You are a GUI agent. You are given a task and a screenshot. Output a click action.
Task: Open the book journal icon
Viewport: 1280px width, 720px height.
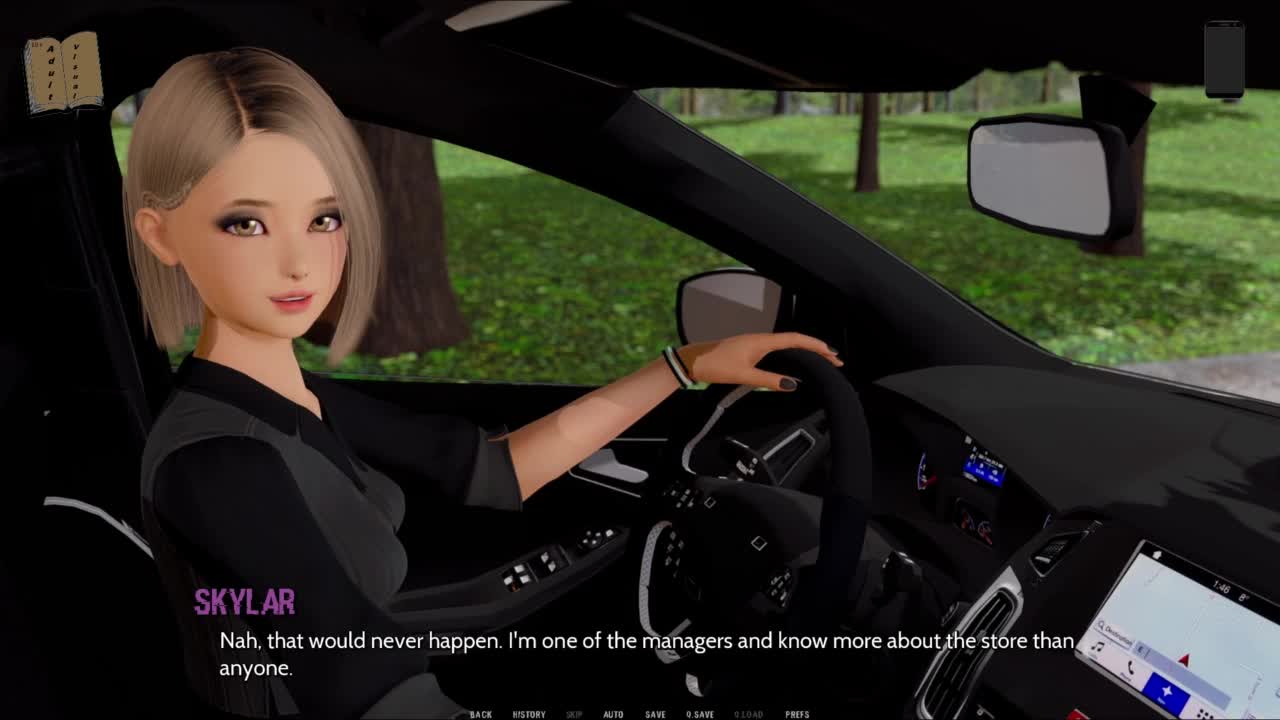pyautogui.click(x=64, y=72)
